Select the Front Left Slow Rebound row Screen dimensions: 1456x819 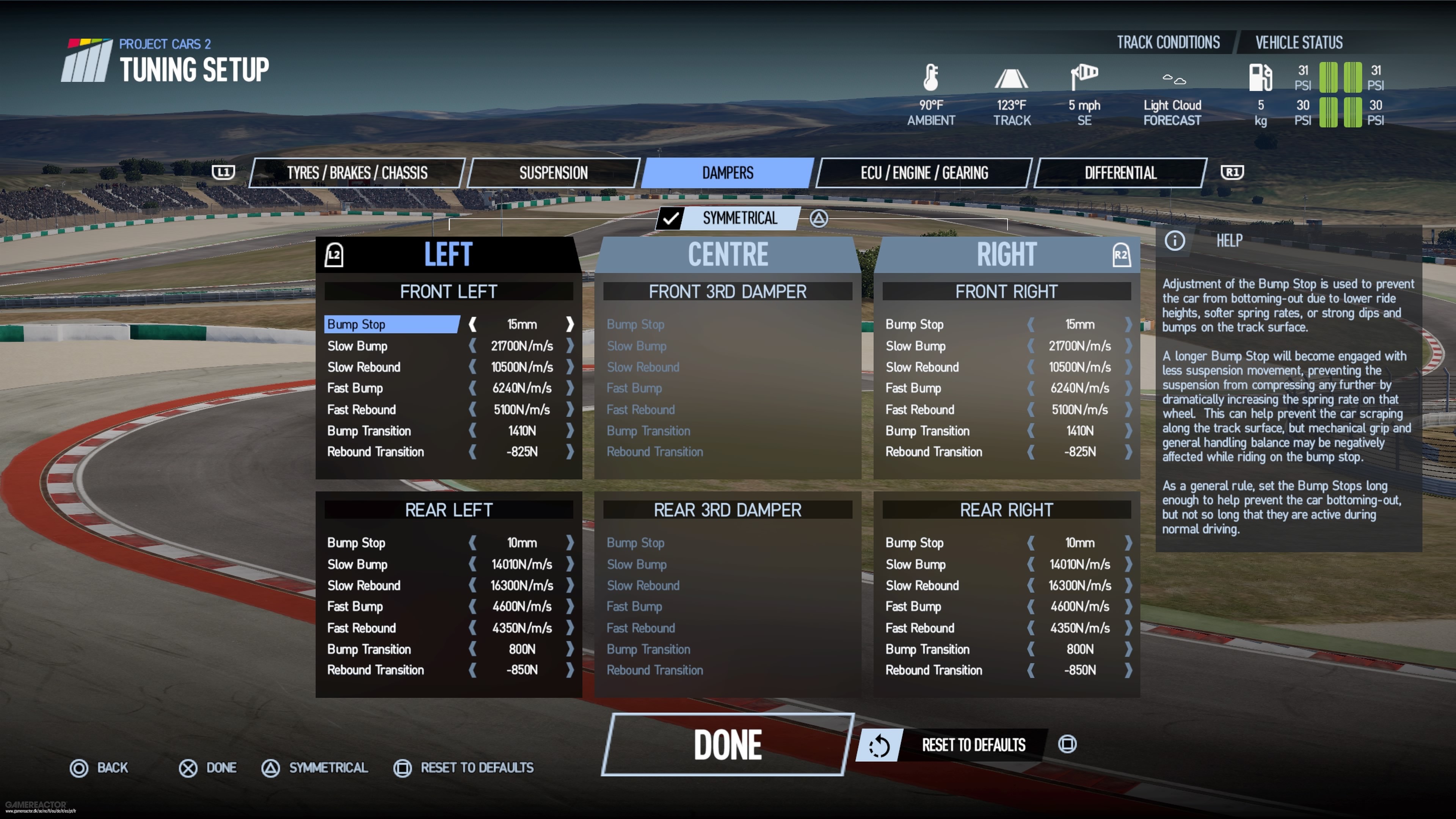[364, 367]
